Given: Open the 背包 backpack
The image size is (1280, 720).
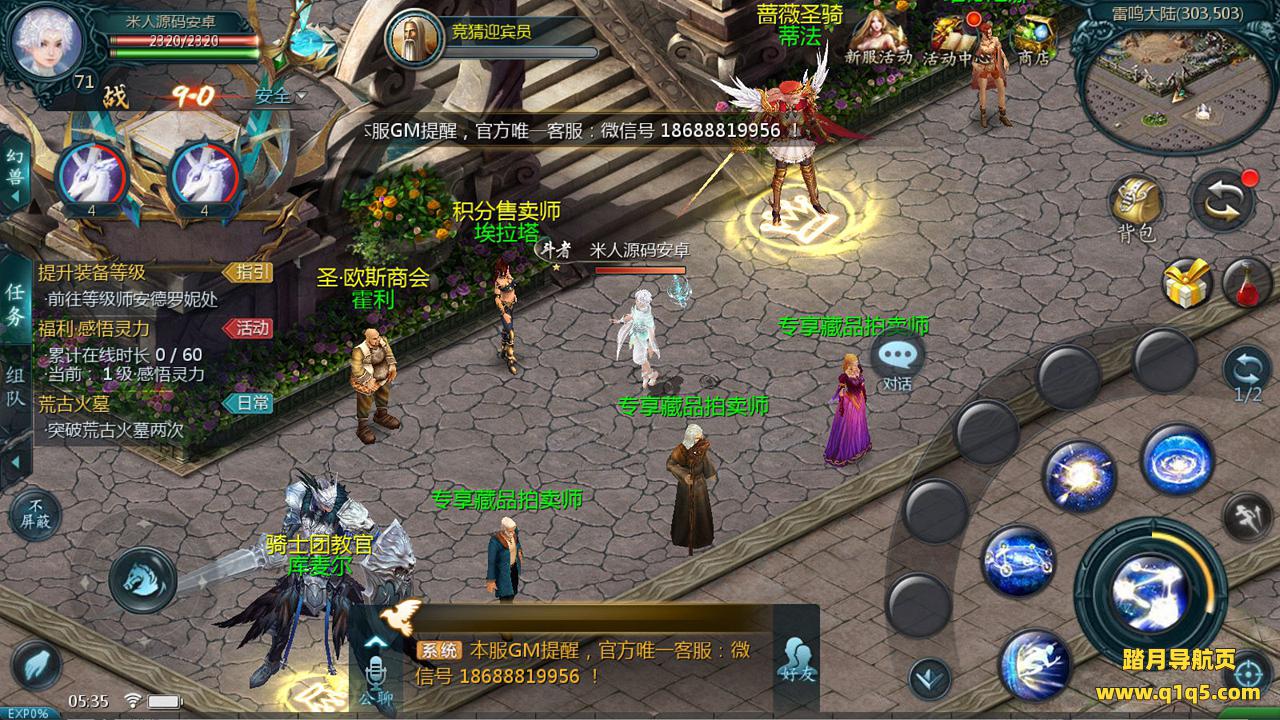Looking at the screenshot, I should [1136, 205].
